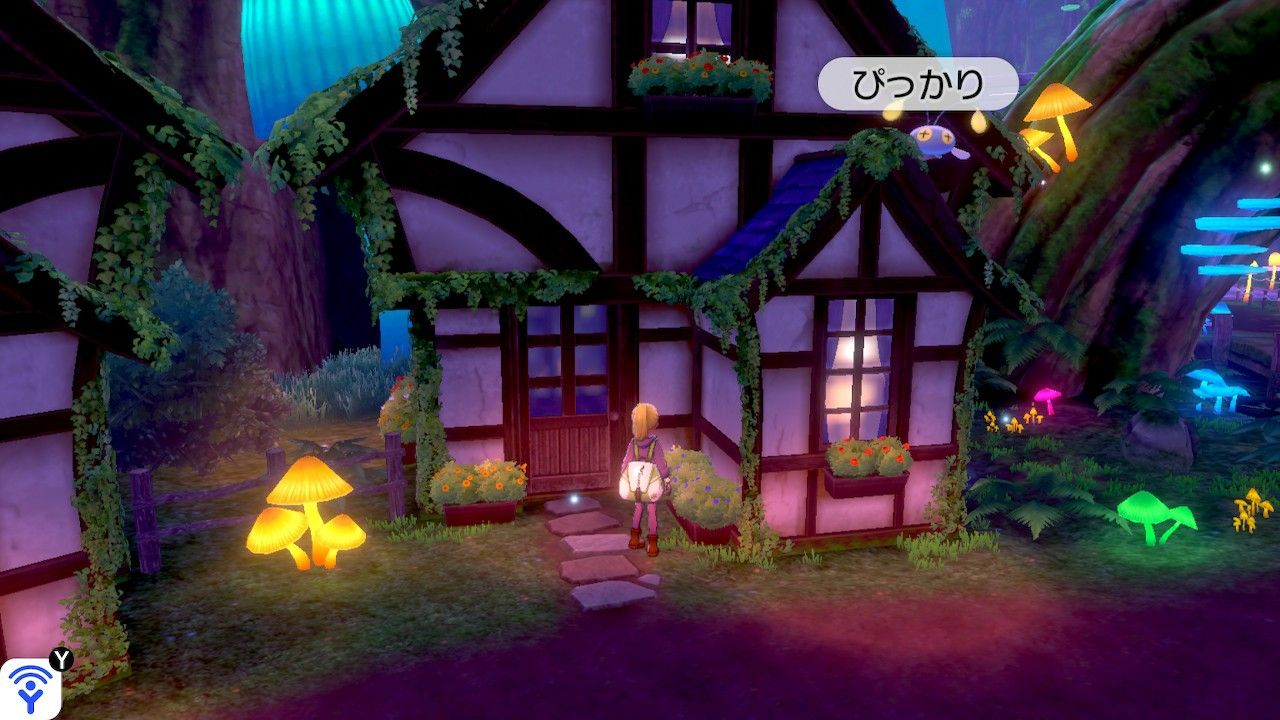Click the upstairs flower box with orange blooms

click(690, 72)
